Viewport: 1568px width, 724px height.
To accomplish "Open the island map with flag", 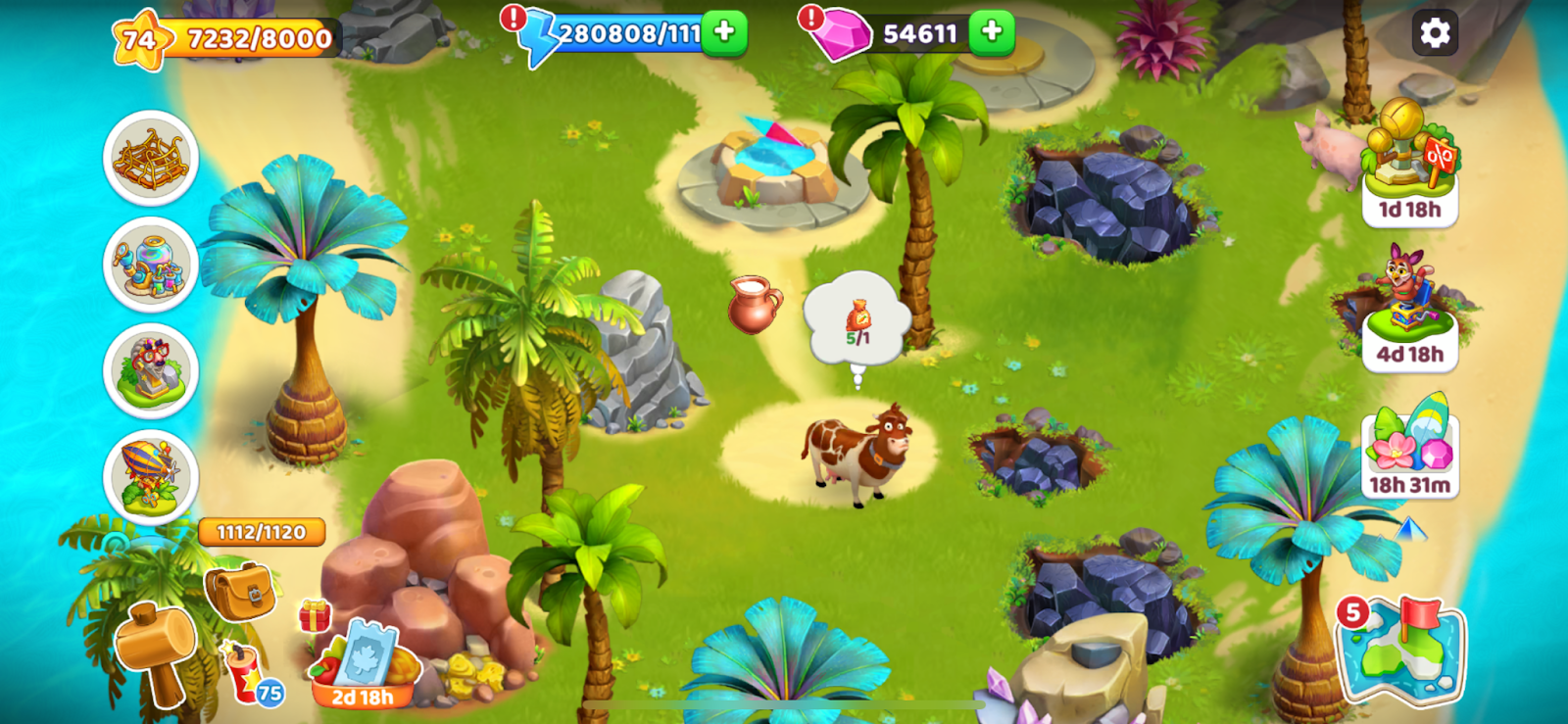I will click(x=1401, y=648).
